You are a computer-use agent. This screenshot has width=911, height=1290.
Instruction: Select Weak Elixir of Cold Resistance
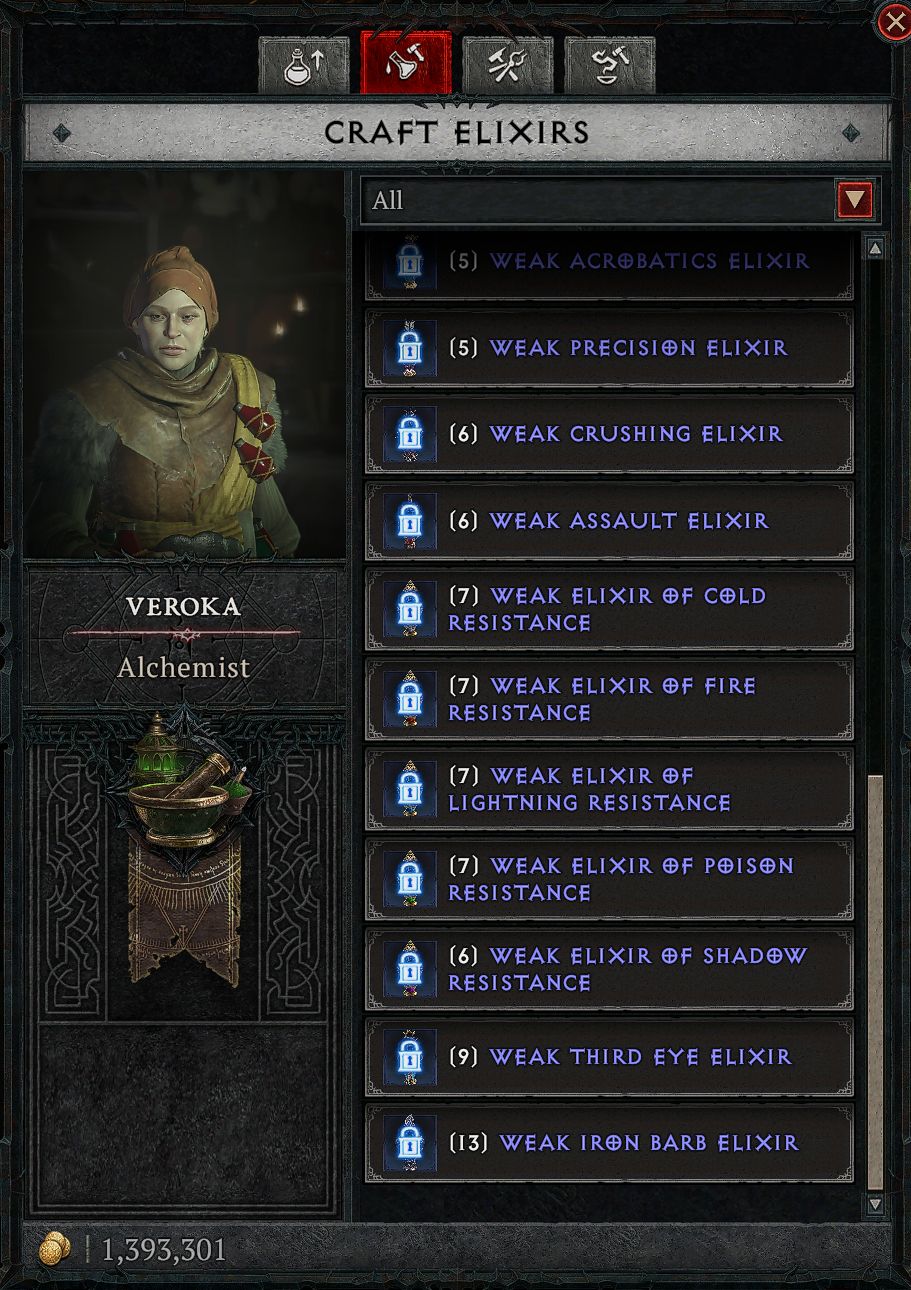pyautogui.click(x=609, y=609)
